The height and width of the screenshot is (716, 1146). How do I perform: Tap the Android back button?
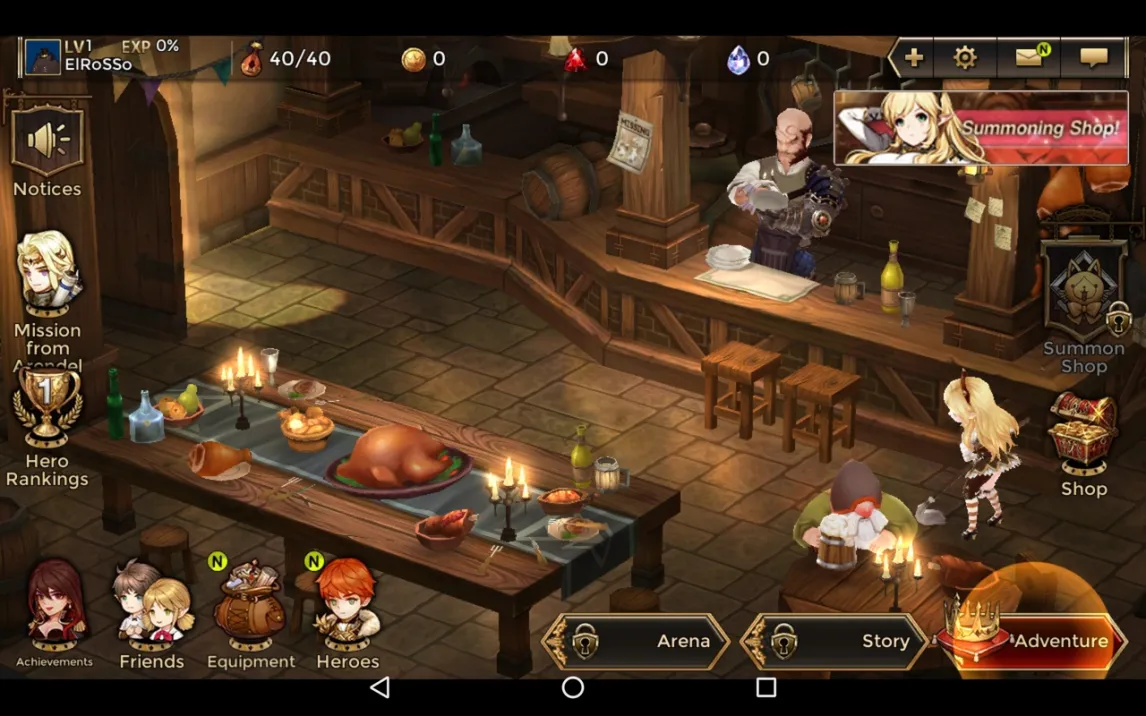[380, 687]
